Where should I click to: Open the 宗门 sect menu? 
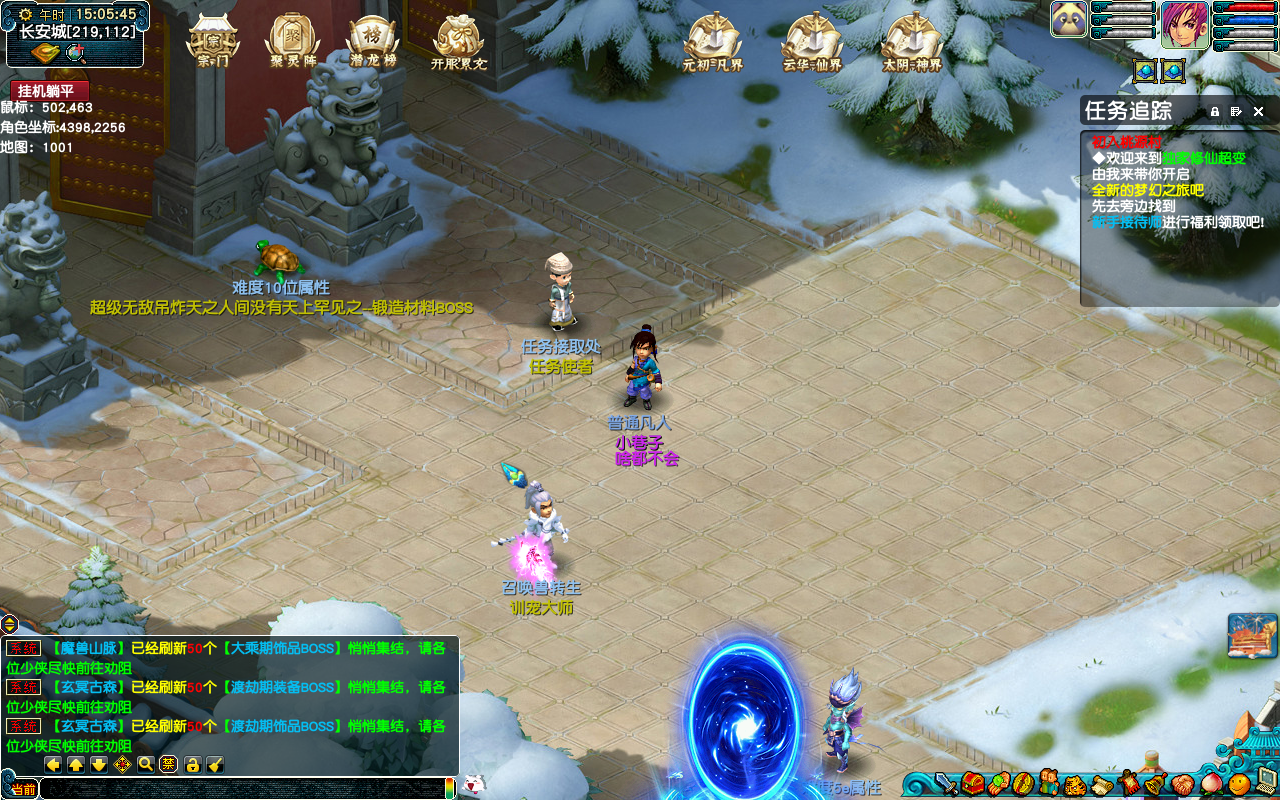pyautogui.click(x=213, y=41)
